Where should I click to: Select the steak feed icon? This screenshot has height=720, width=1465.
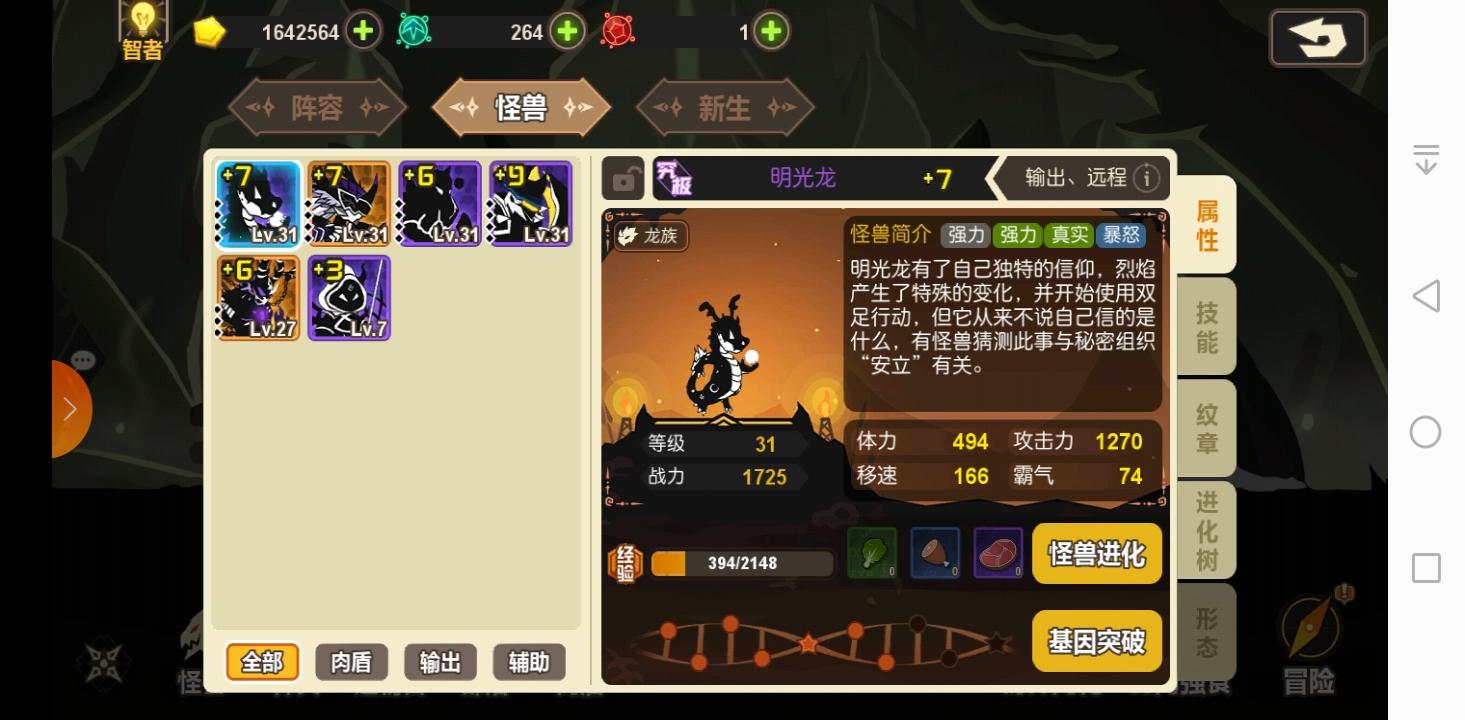[x=998, y=554]
